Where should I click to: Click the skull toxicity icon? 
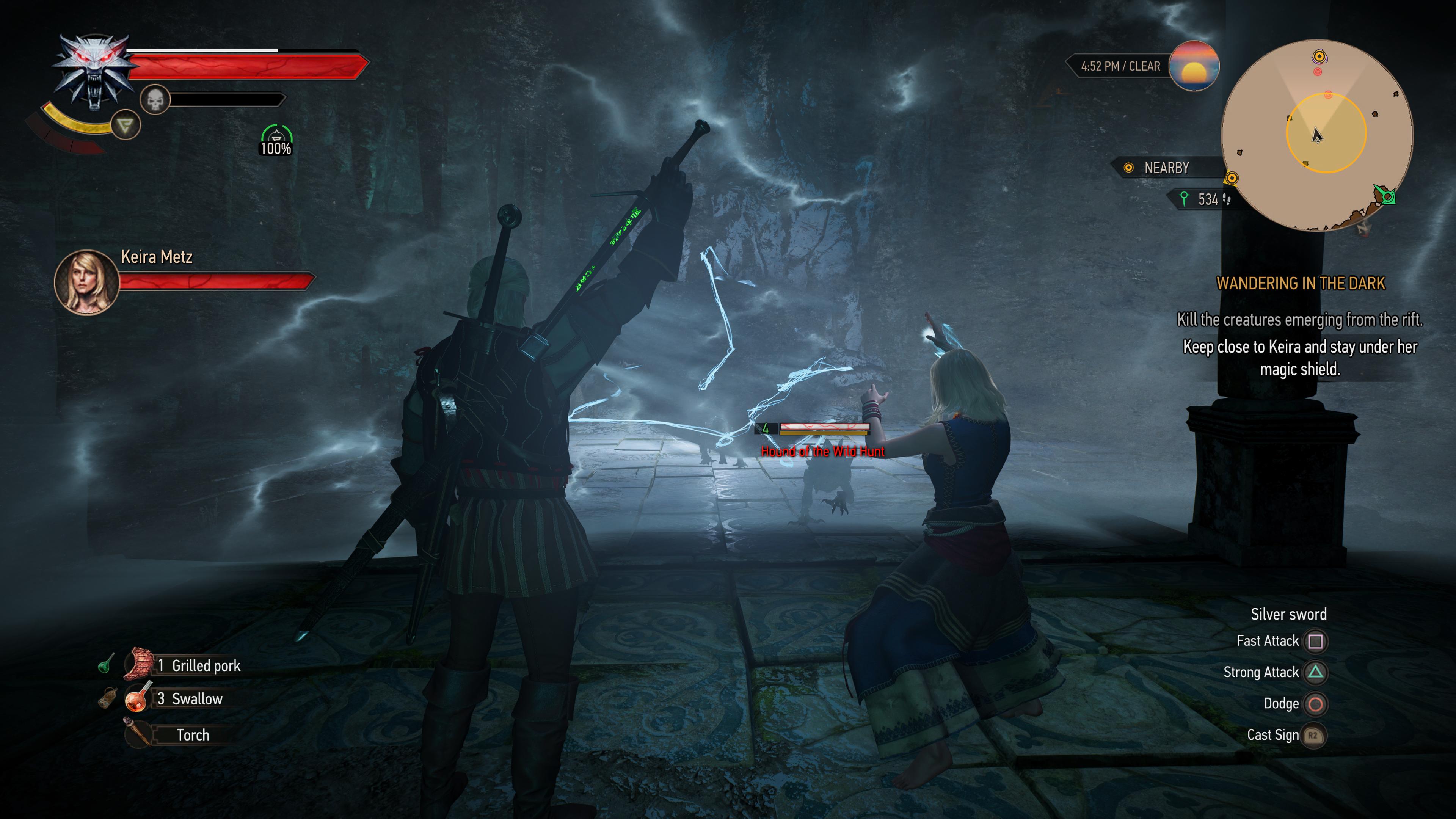155,100
